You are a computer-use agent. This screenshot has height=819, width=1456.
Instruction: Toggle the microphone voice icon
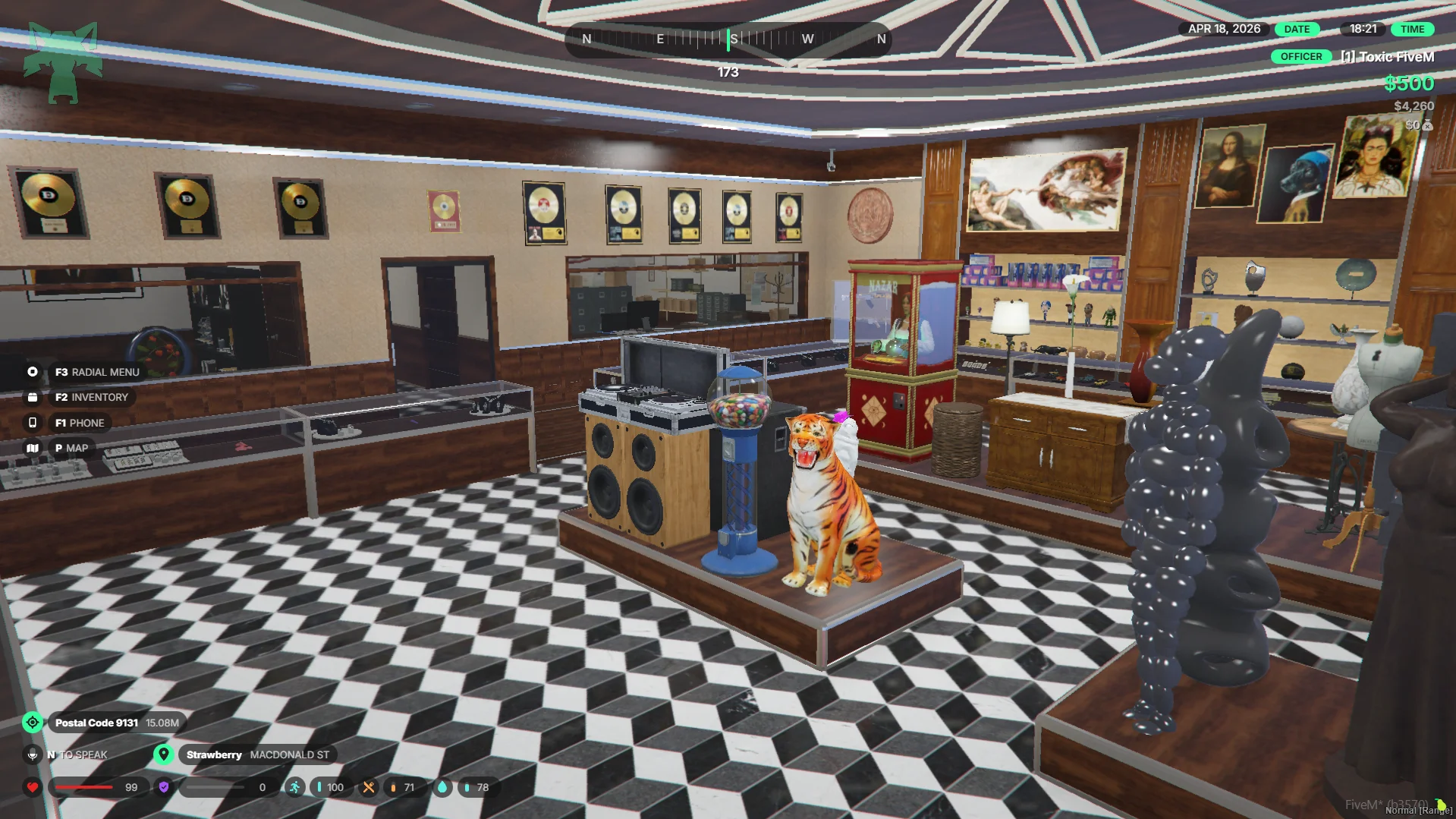click(33, 754)
